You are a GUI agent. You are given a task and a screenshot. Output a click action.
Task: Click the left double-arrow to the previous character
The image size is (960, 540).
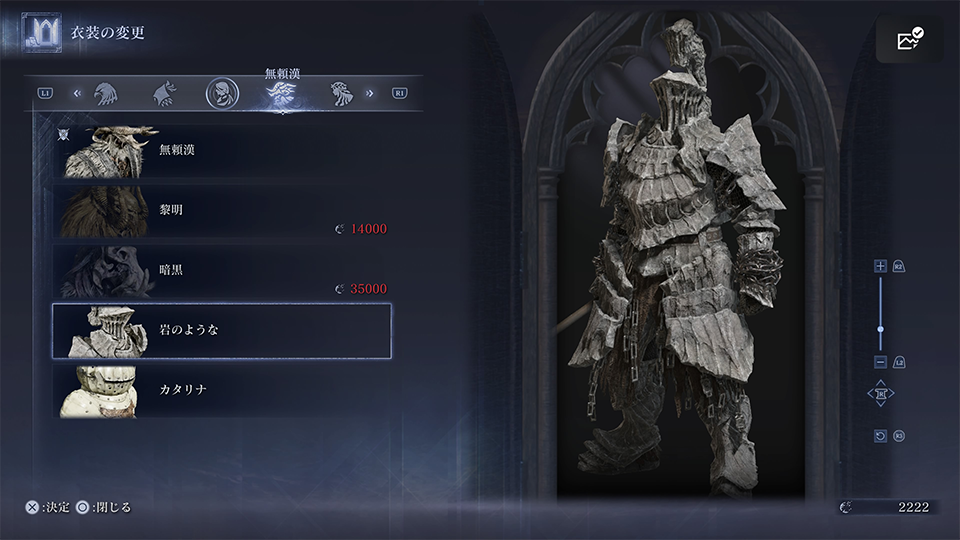tap(77, 94)
